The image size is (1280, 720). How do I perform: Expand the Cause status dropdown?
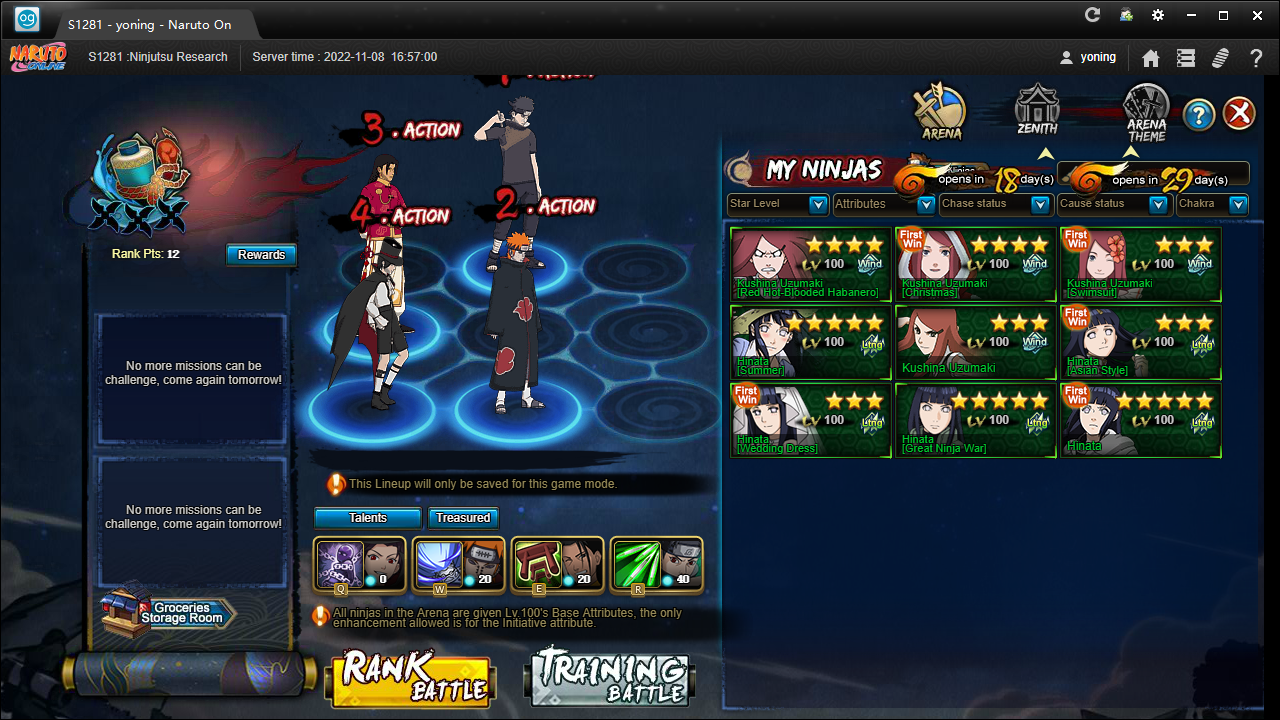[1113, 204]
